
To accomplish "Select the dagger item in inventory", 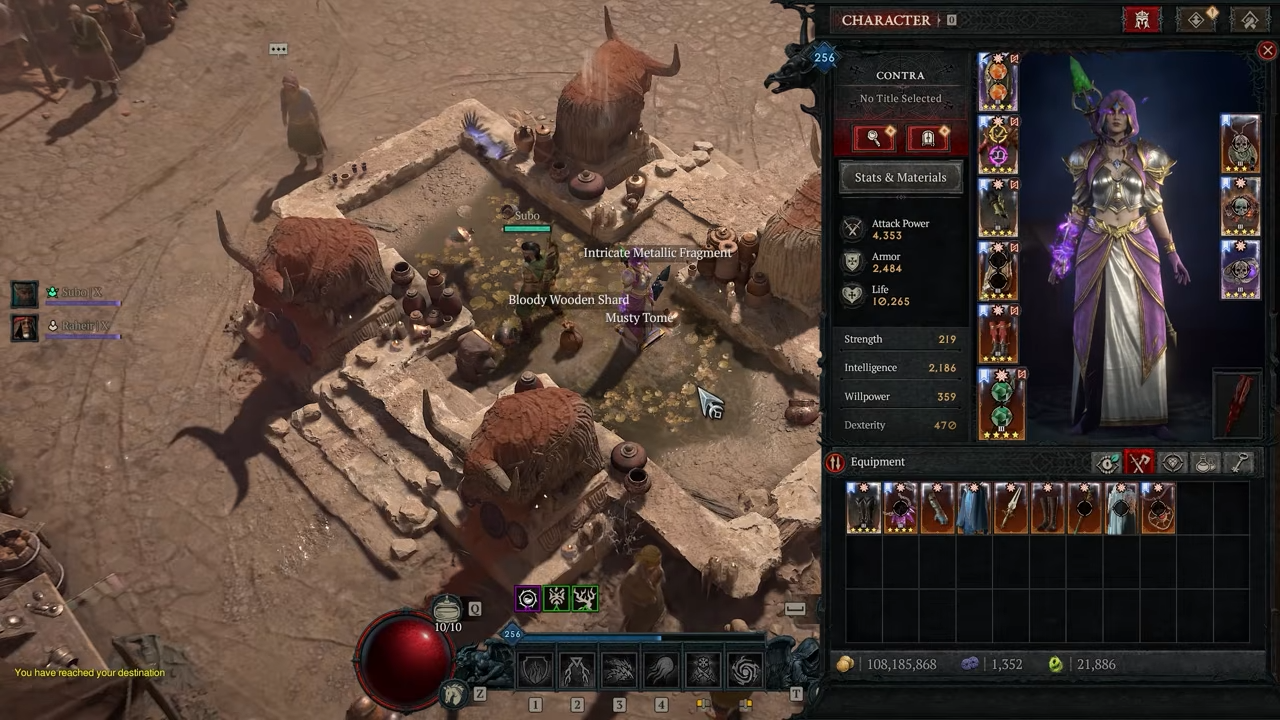I will [1011, 508].
